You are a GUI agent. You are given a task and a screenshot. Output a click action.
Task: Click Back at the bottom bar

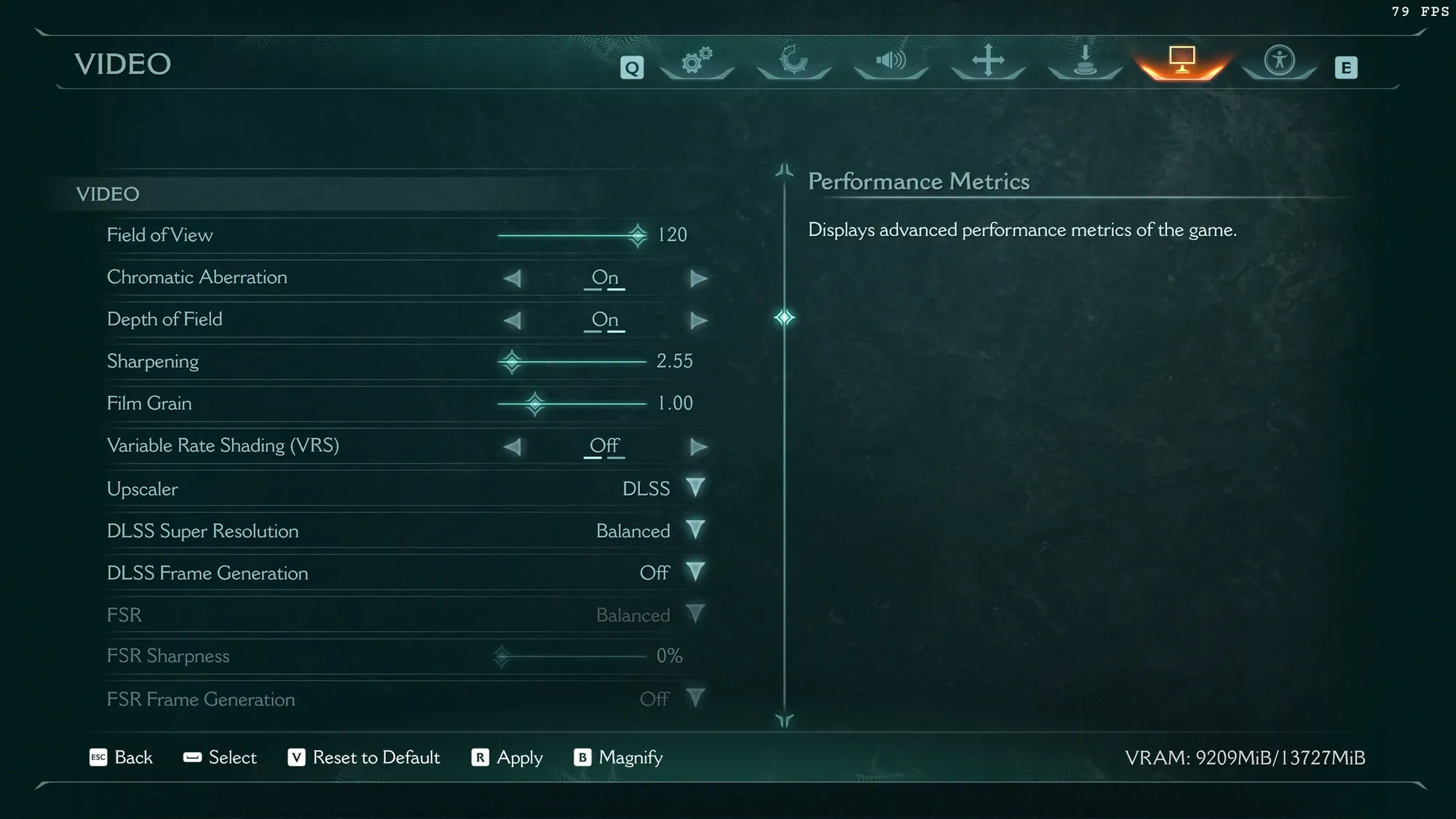point(122,757)
